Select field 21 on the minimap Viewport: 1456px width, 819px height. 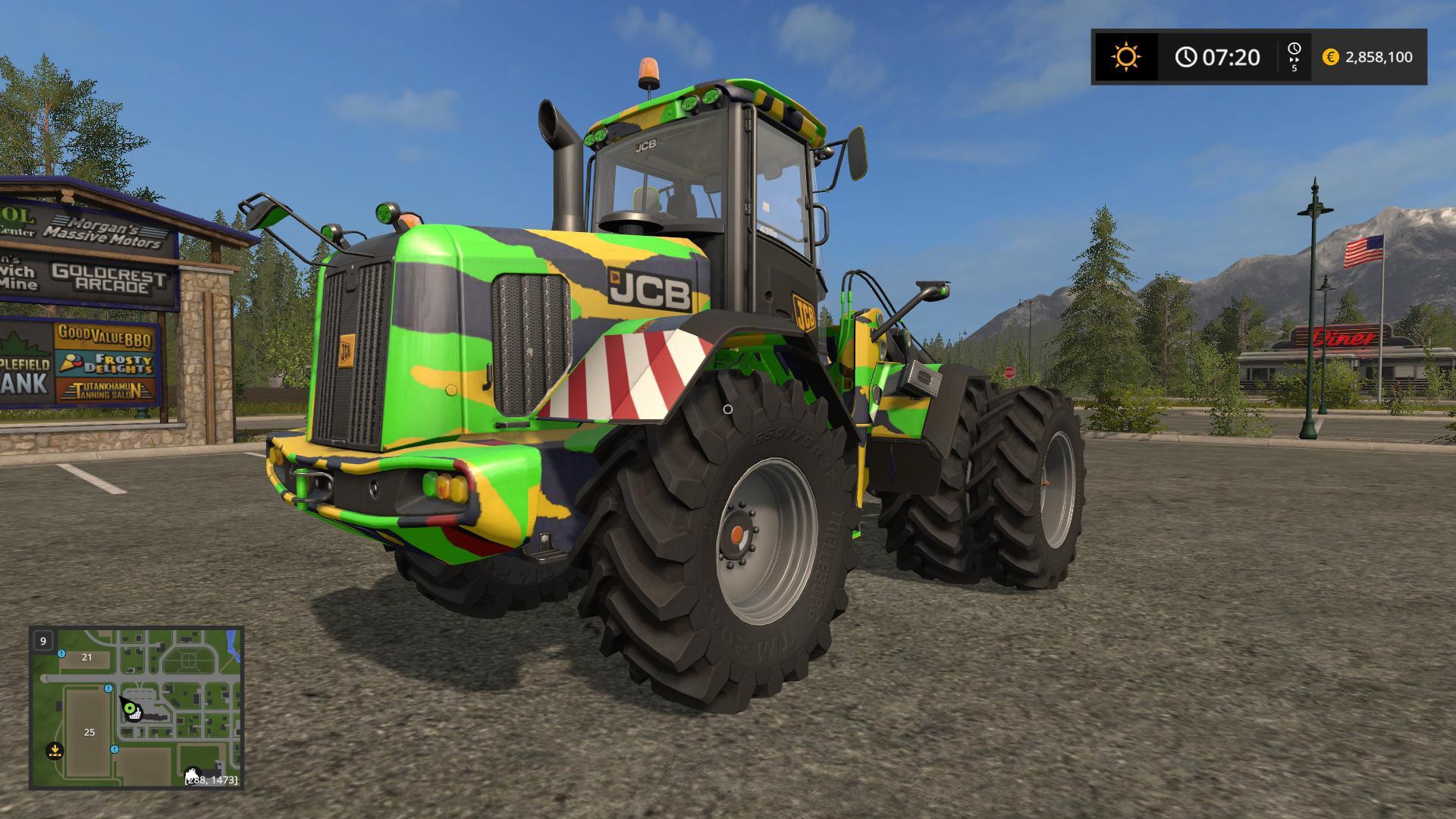tap(86, 657)
